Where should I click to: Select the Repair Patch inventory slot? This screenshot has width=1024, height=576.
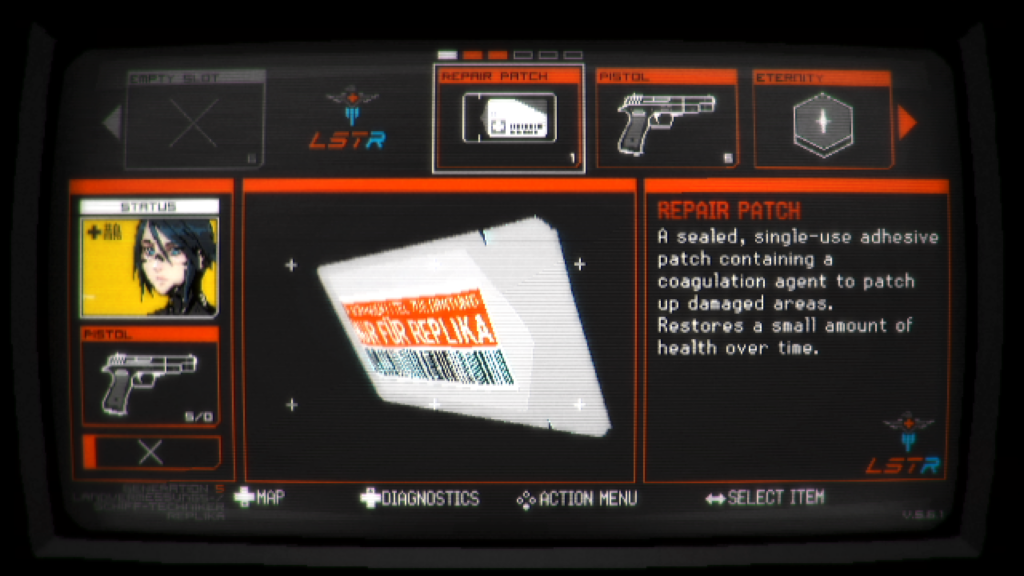[508, 119]
